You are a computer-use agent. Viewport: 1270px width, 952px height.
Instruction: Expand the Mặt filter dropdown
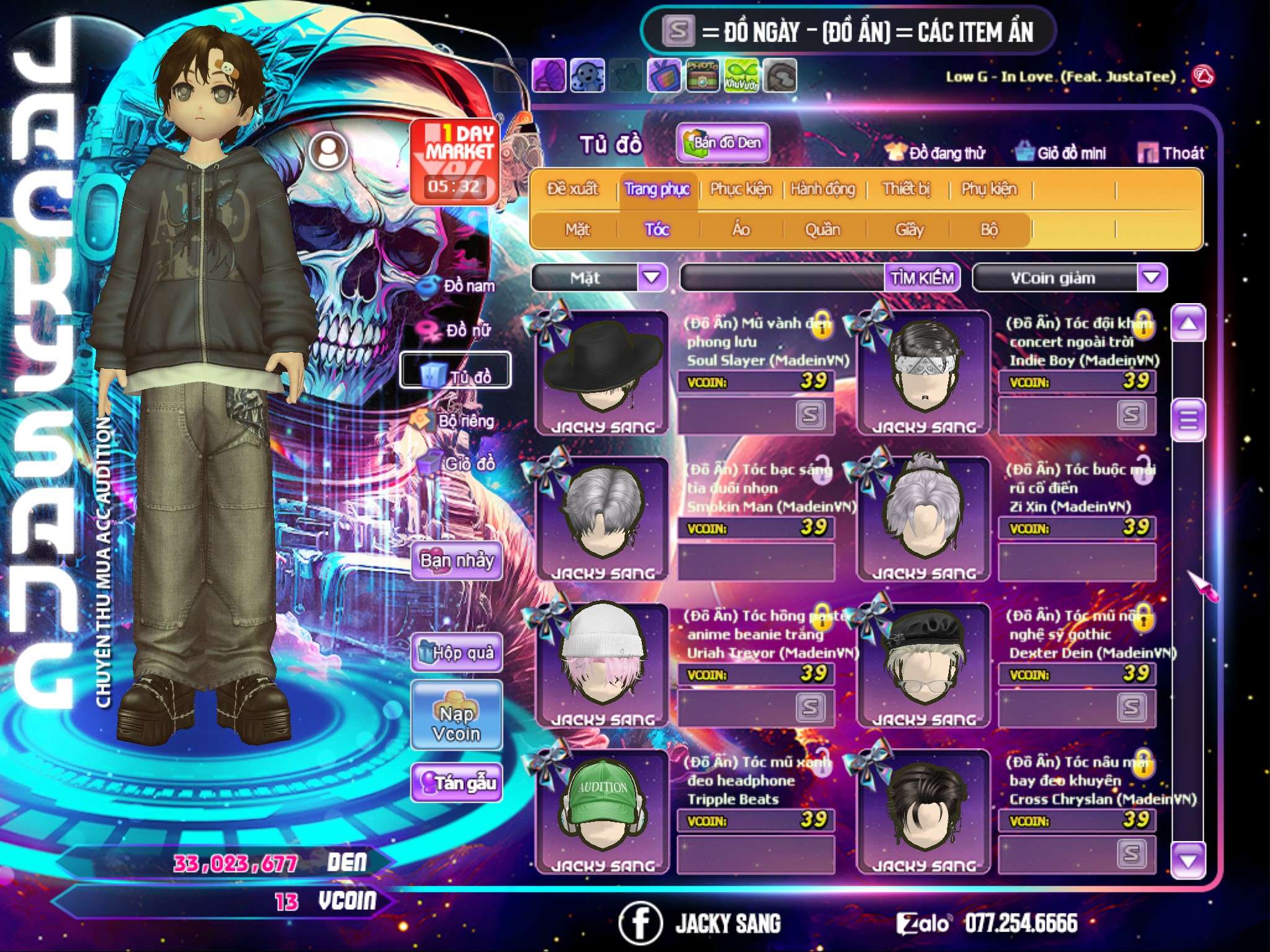coord(651,278)
